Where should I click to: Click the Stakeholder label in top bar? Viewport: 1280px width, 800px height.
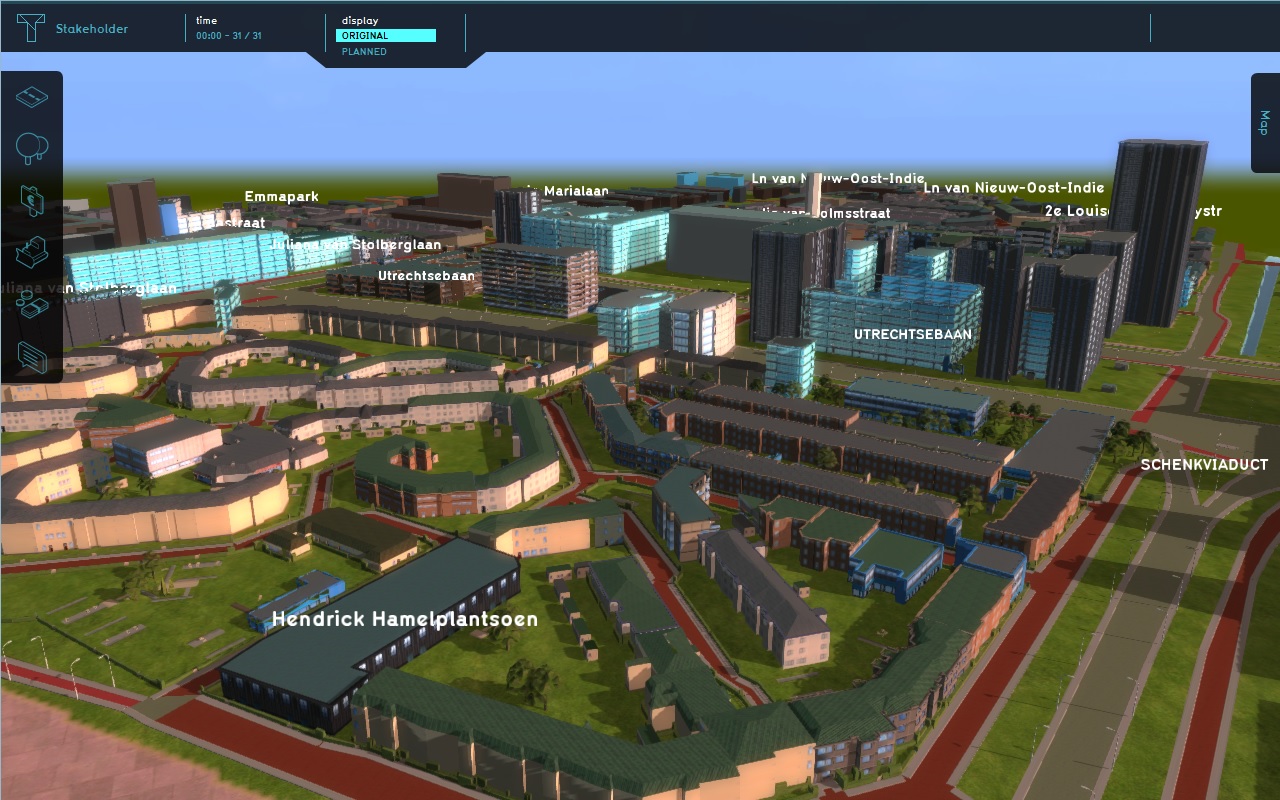click(x=91, y=29)
